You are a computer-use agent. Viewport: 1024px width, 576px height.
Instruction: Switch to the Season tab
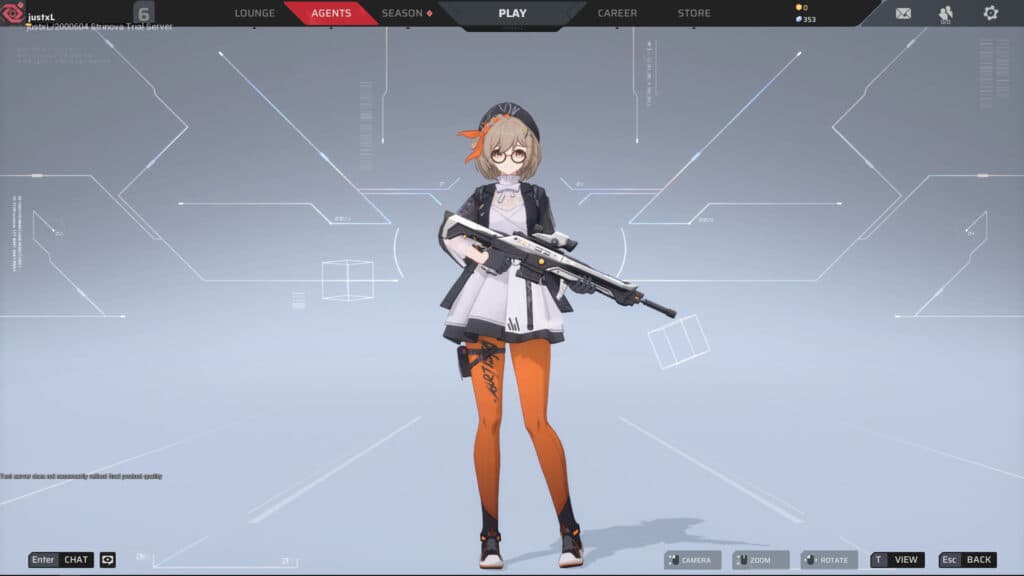click(x=406, y=13)
